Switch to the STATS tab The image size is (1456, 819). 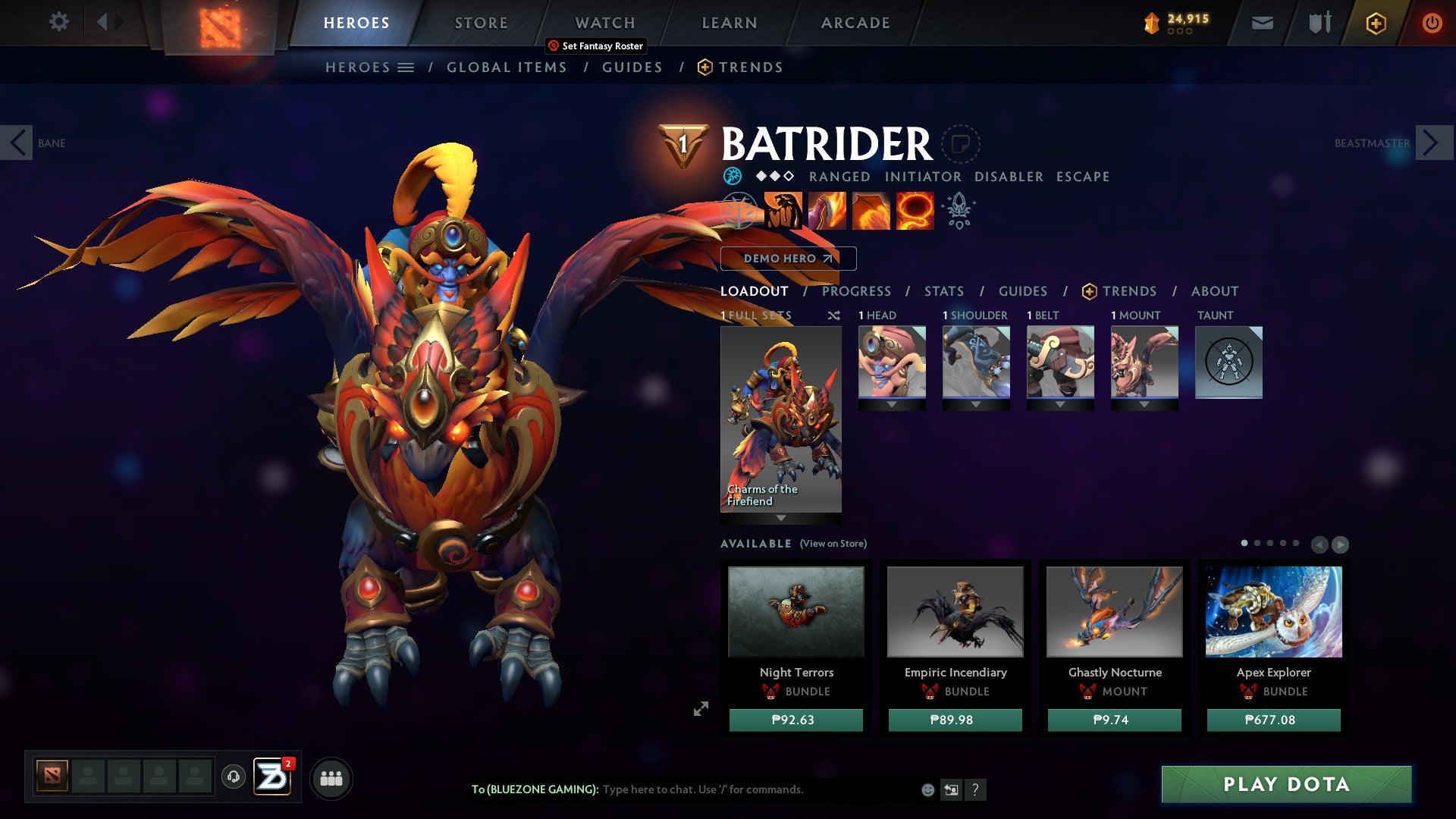(x=943, y=290)
